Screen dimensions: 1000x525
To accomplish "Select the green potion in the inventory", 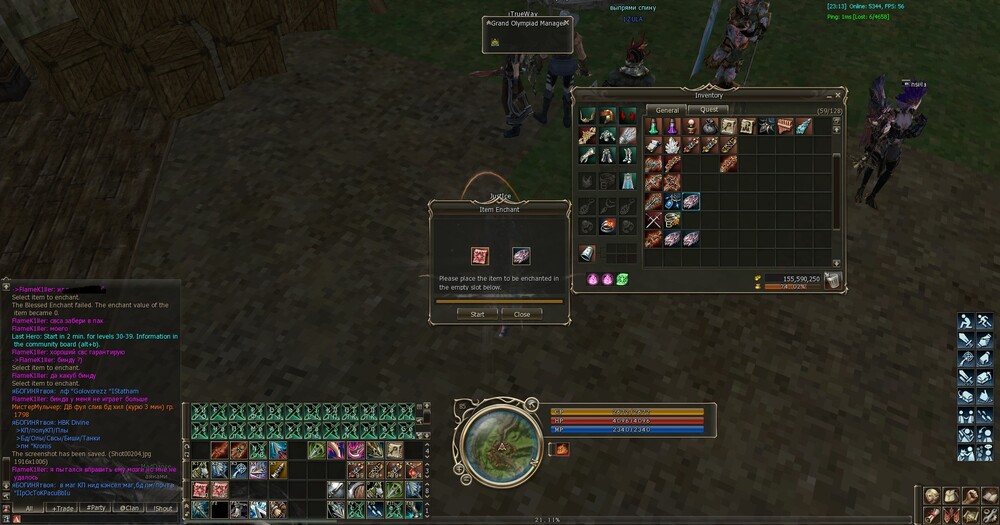I will tap(651, 127).
